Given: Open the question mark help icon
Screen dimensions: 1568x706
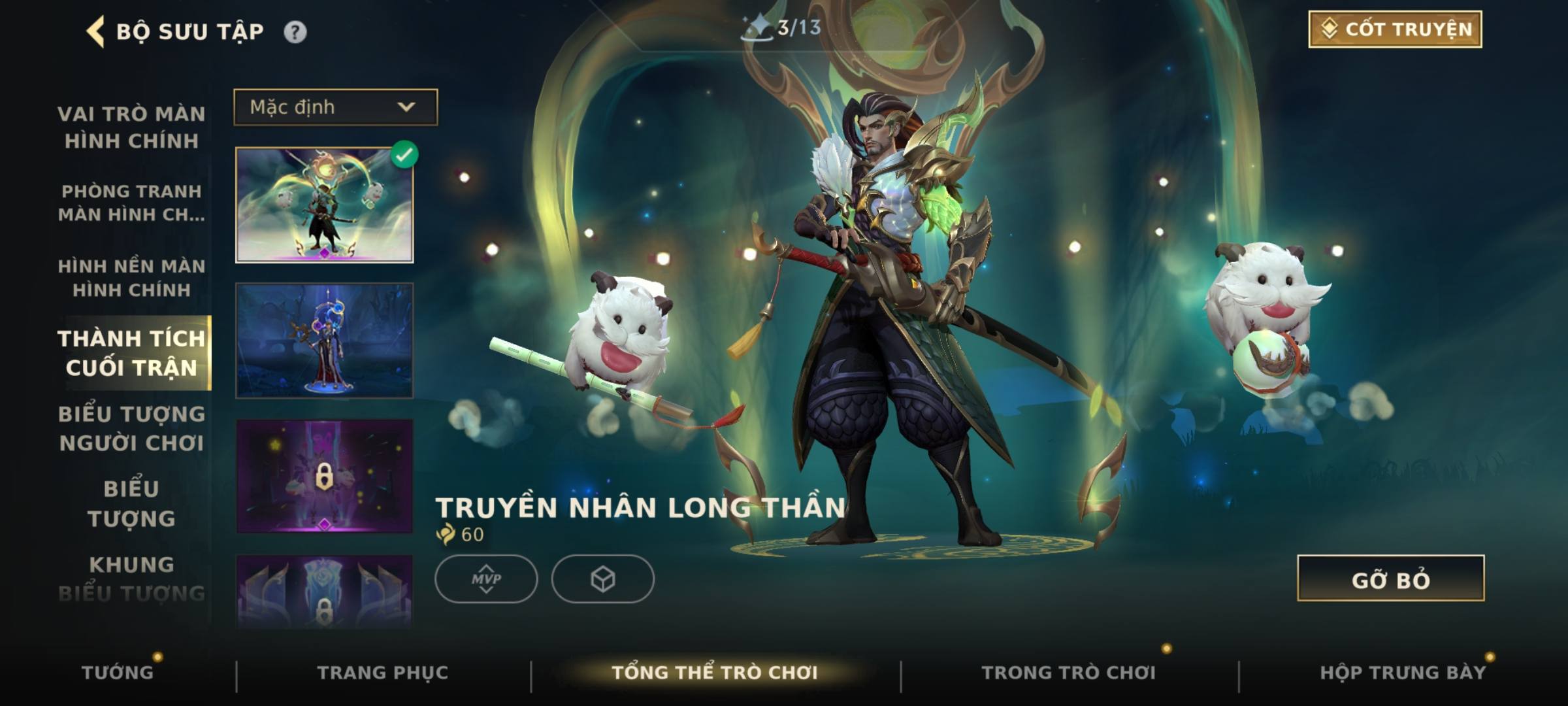Looking at the screenshot, I should (295, 32).
